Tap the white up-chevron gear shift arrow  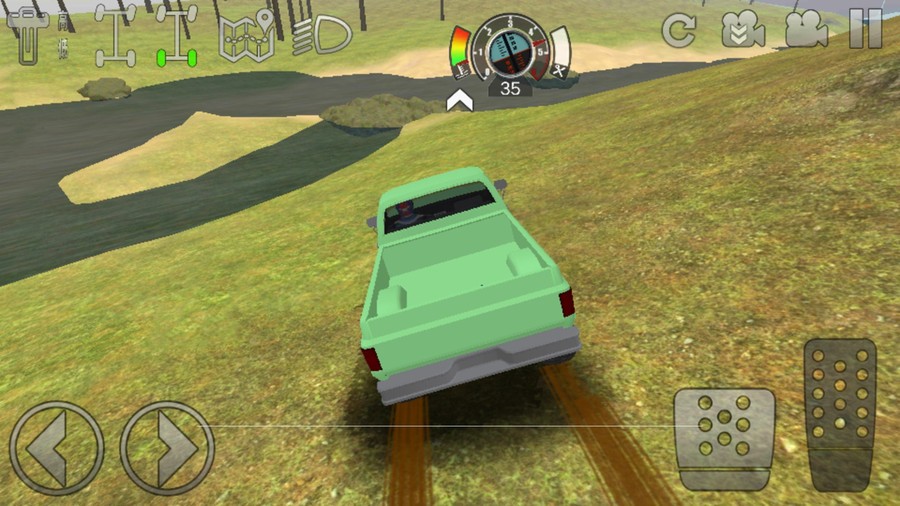point(459,99)
